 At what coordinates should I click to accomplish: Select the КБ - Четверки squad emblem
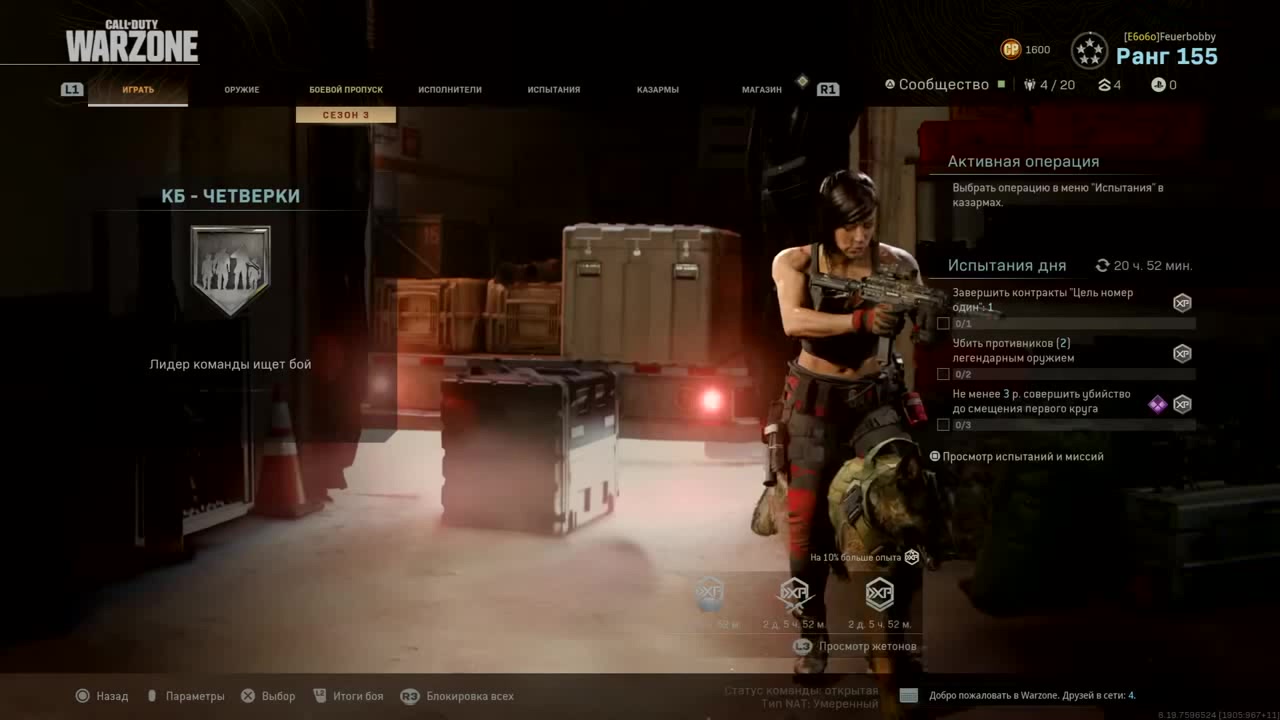(230, 270)
